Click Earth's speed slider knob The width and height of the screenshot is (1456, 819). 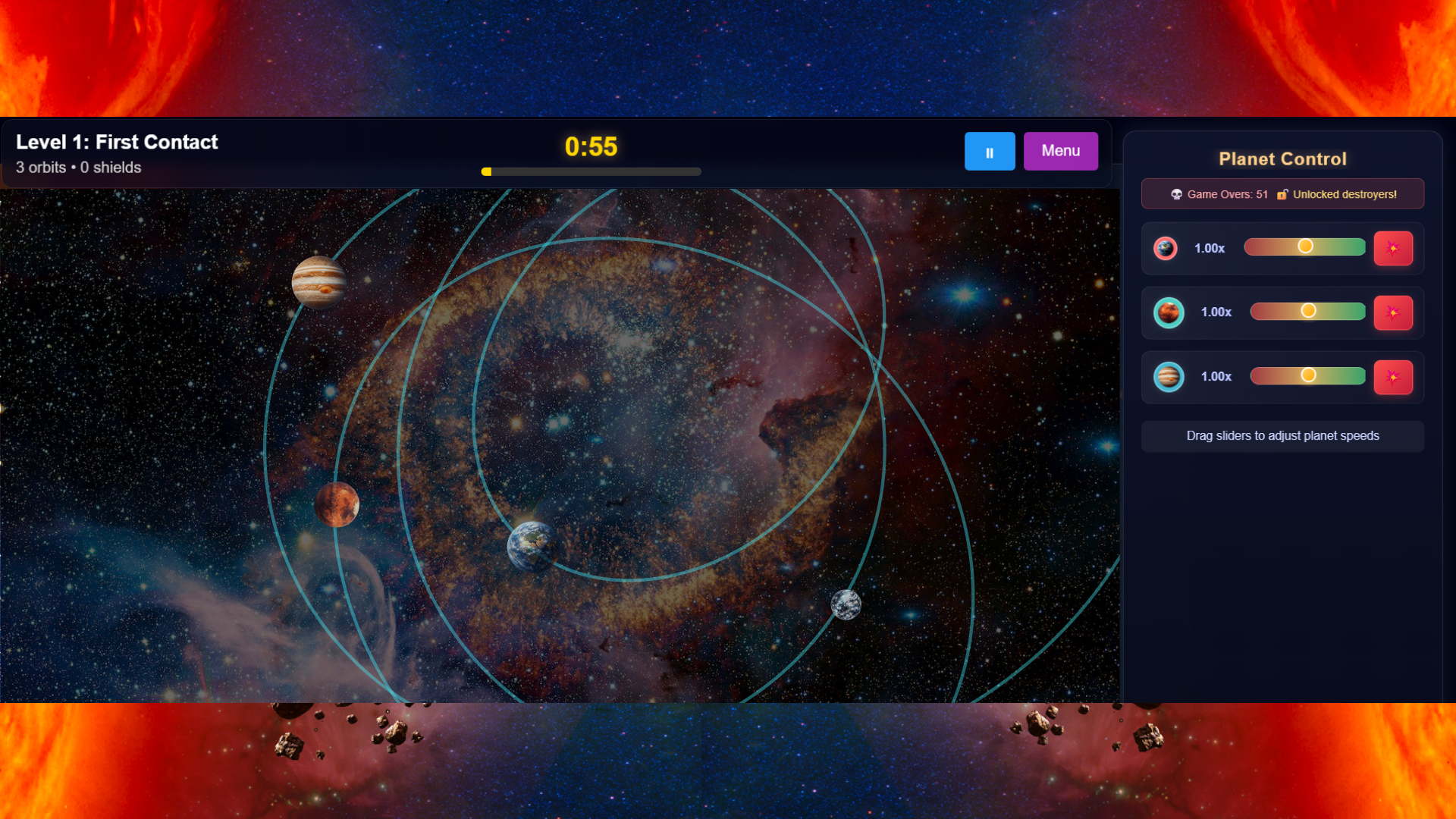click(x=1305, y=246)
